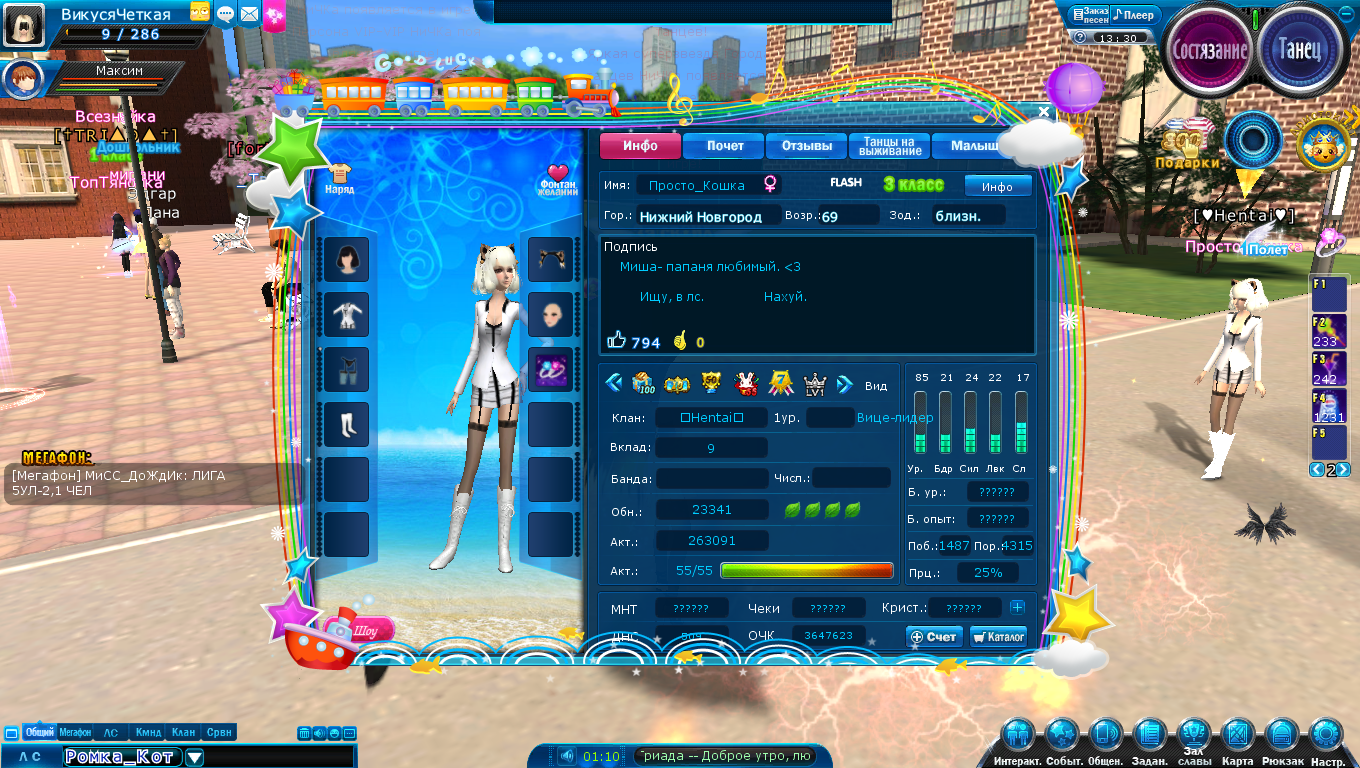Click the Счет top-up button

(934, 636)
